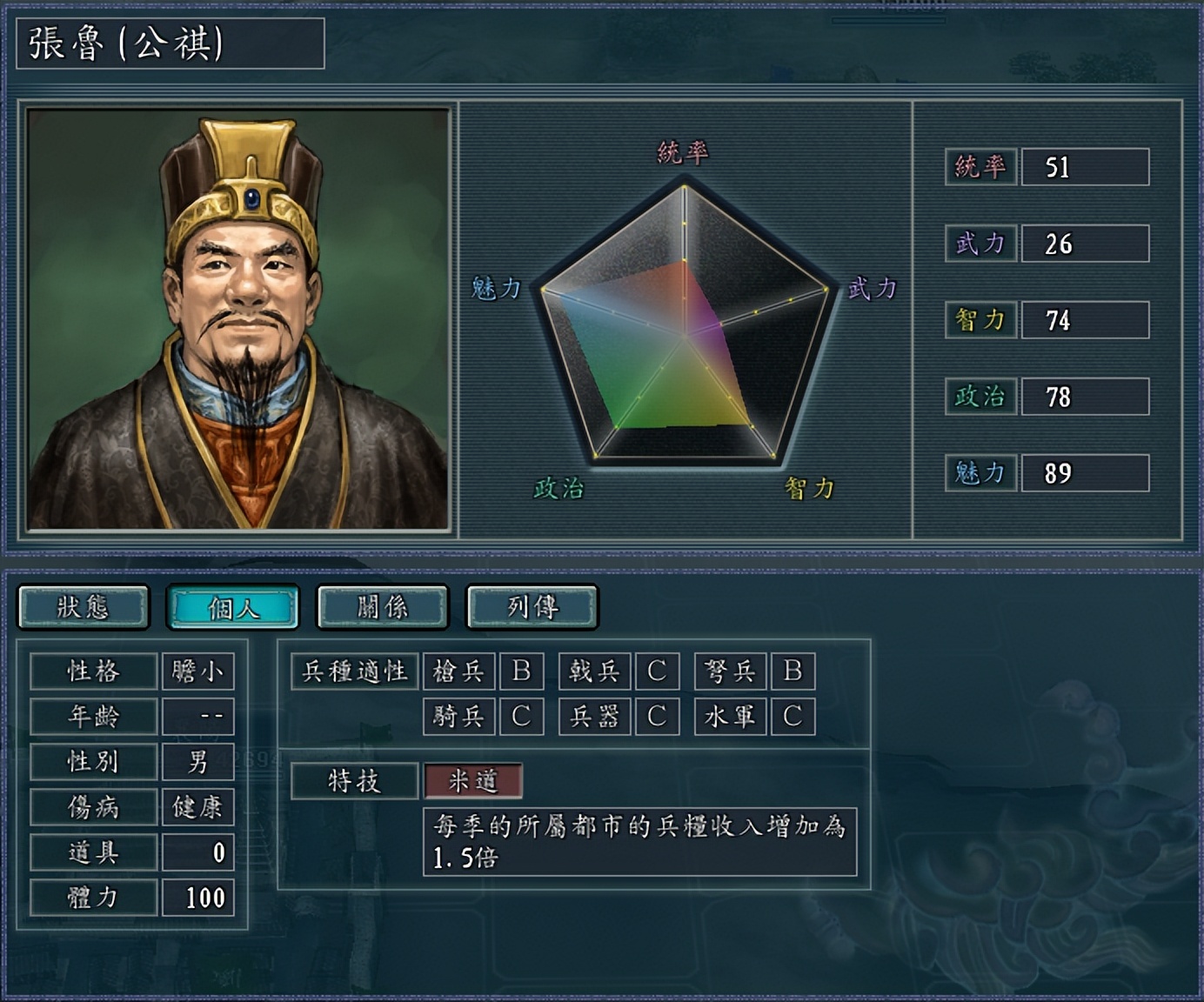The width and height of the screenshot is (1204, 1002).
Task: Click the 騎兵 C aptitude rating
Action: tap(521, 717)
